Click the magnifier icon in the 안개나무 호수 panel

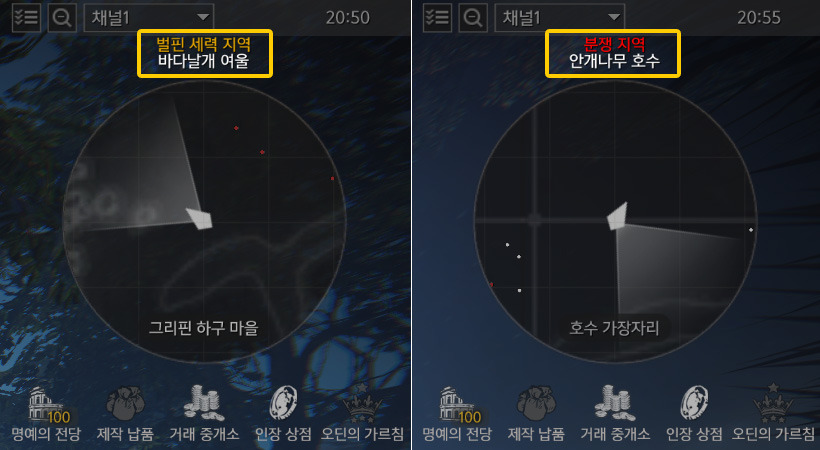472,17
